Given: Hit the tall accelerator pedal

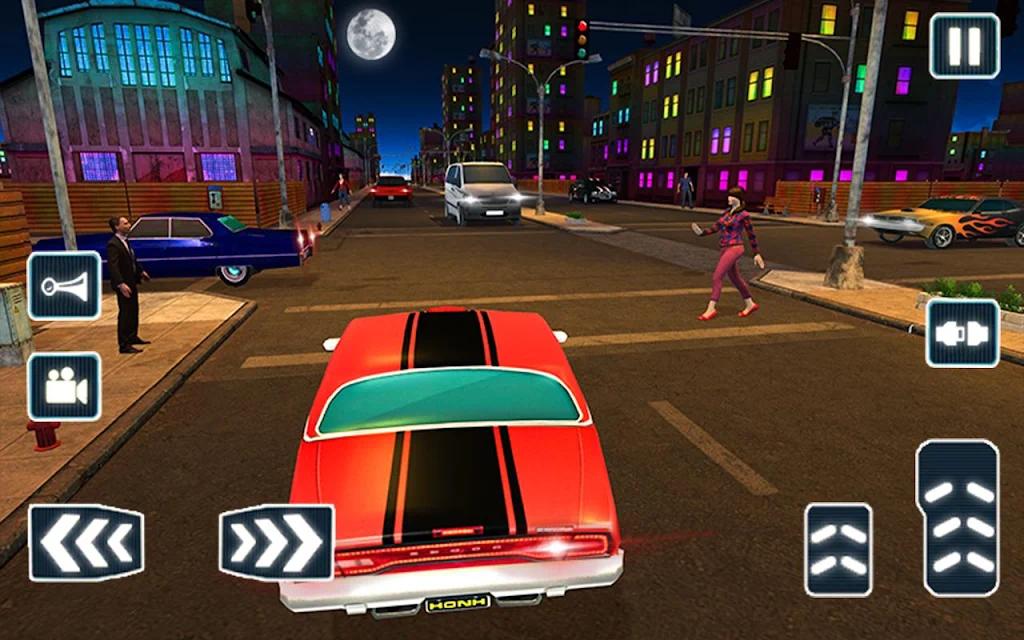Looking at the screenshot, I should point(957,518).
